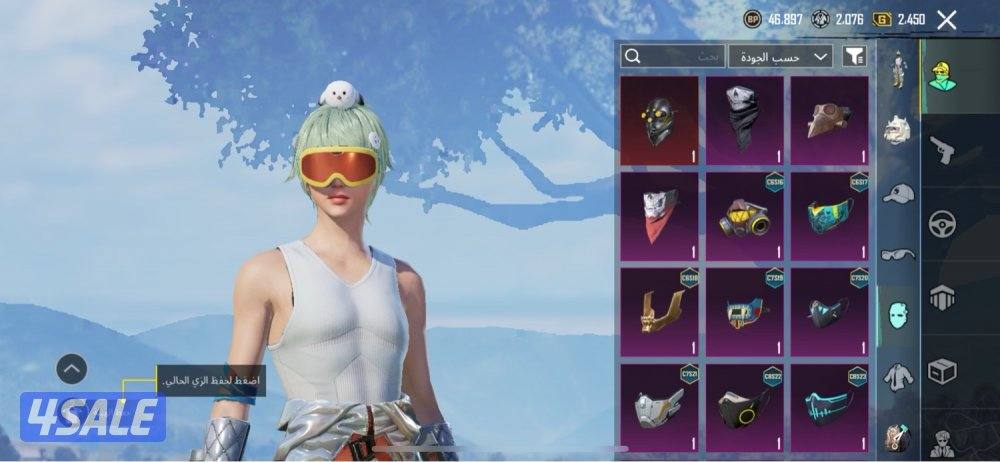
Task: Select the black skull-print bandana mask
Action: pyautogui.click(x=744, y=120)
